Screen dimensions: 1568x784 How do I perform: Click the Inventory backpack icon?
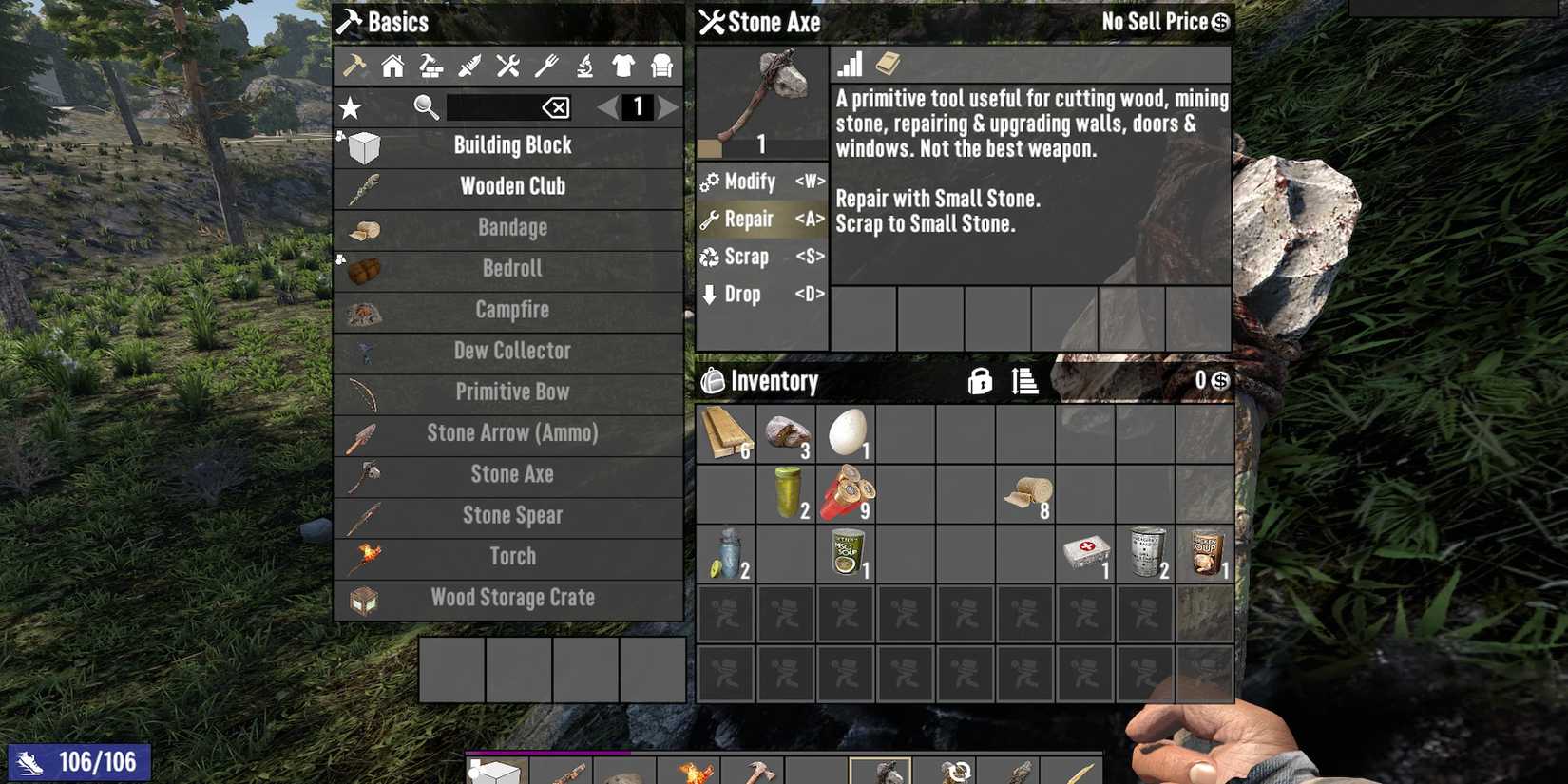[713, 381]
